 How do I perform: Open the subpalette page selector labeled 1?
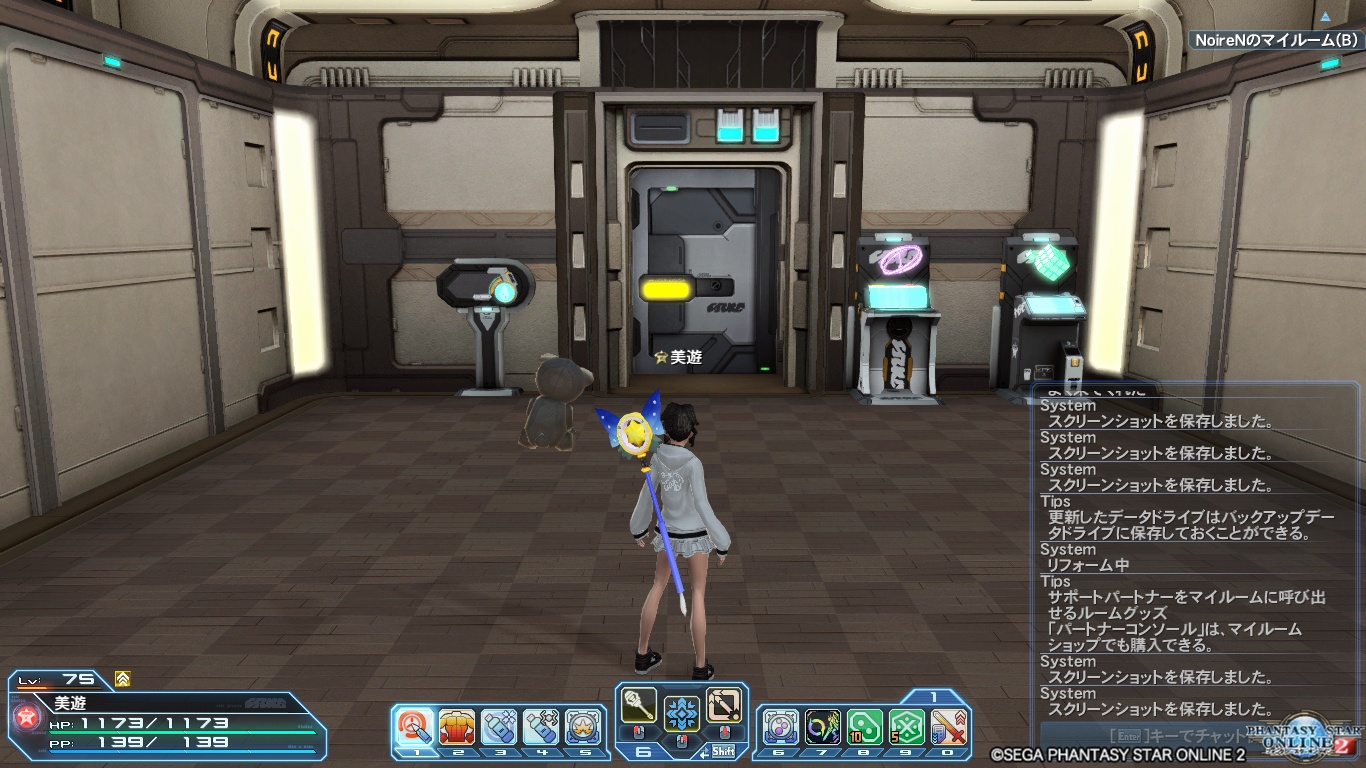[x=932, y=696]
